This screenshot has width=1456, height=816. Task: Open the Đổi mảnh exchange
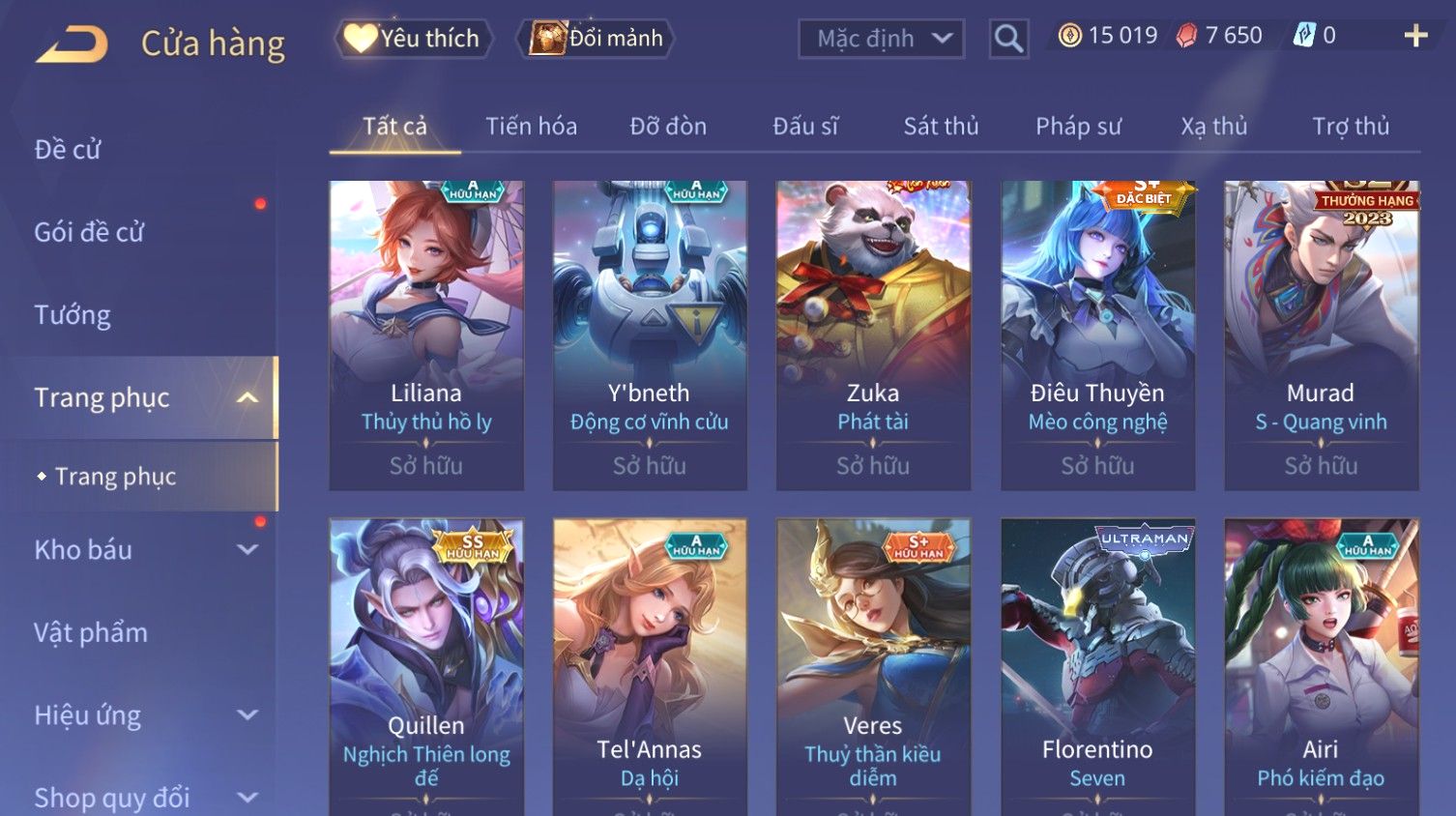click(597, 39)
